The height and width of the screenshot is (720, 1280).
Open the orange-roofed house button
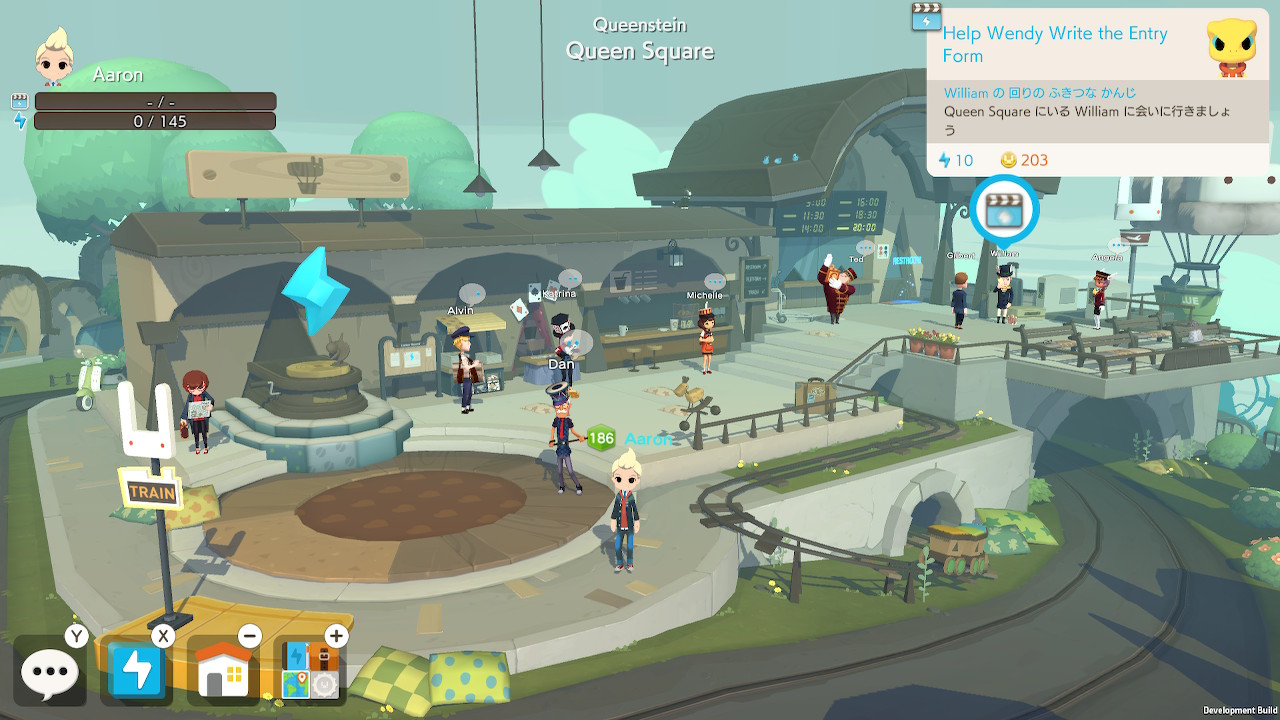[223, 671]
